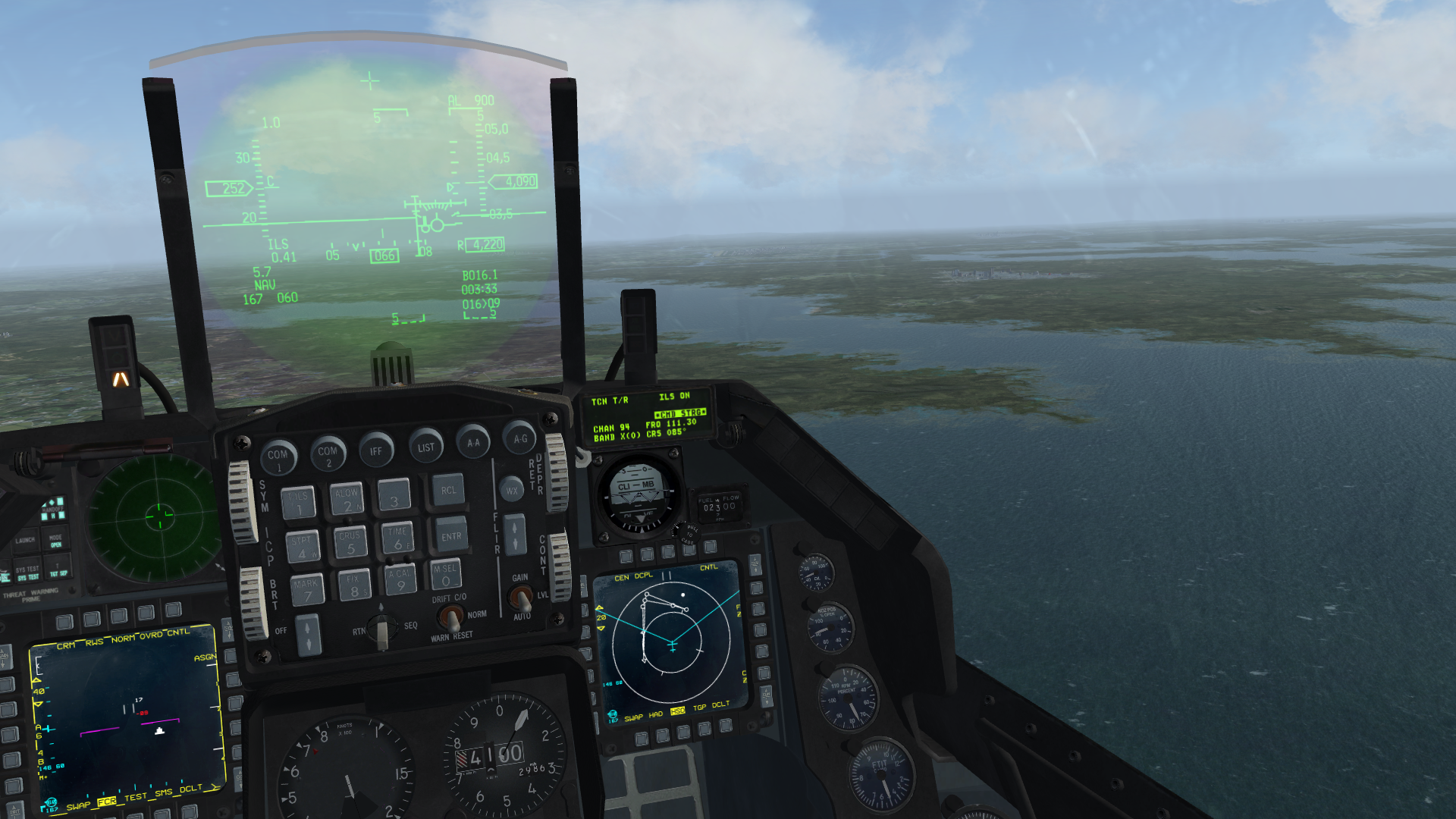The height and width of the screenshot is (819, 1456).
Task: Flip the DRIFT C/O warn reset switch
Action: coord(452,617)
